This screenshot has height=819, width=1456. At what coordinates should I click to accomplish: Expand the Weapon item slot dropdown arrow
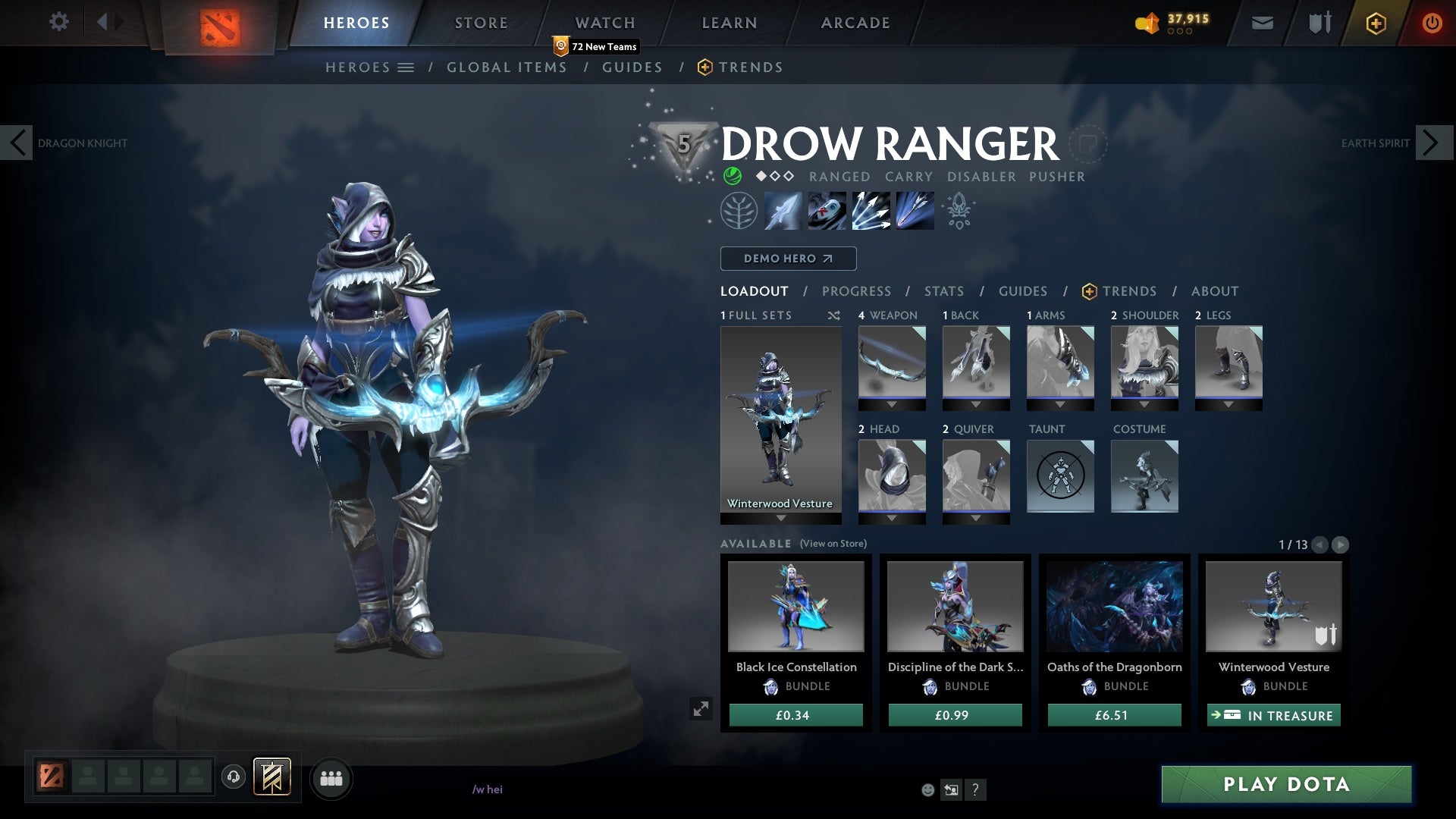[x=891, y=404]
